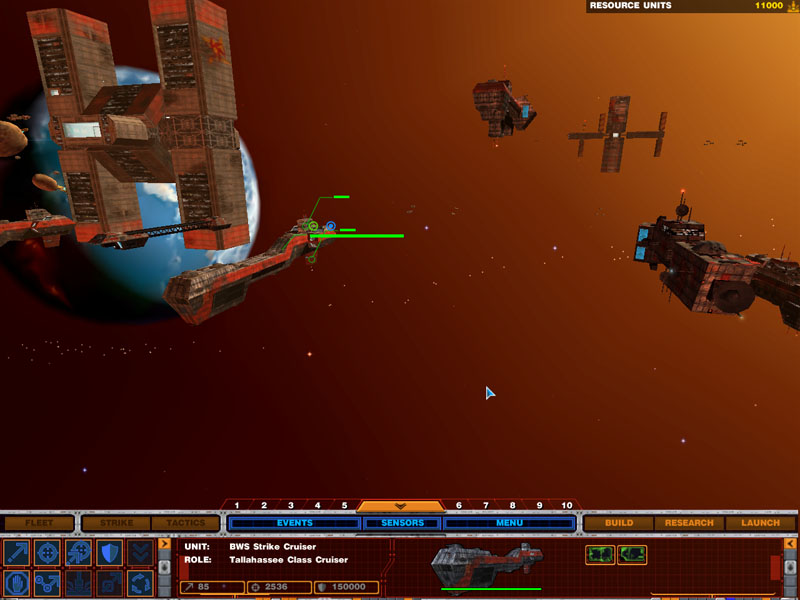Activate the Attack crosshair command
800x600 pixels.
(48, 552)
